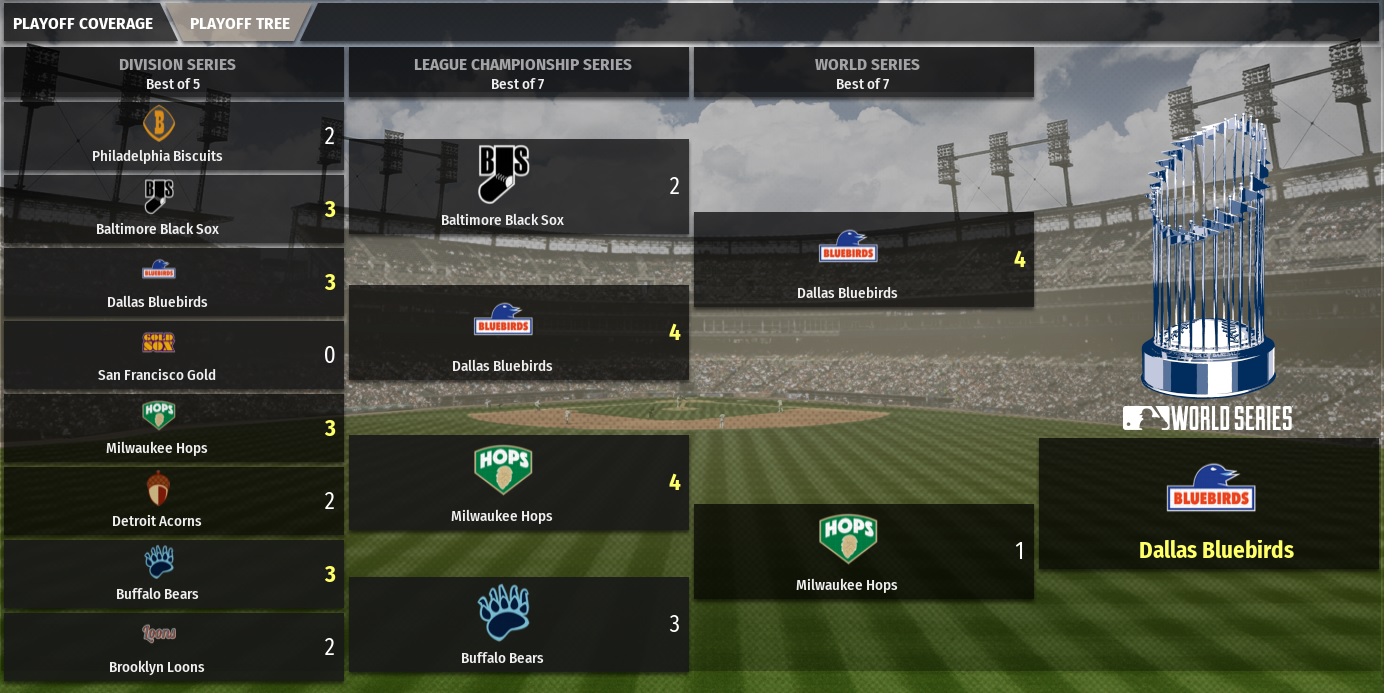Select Buffalo Bears in the Division Series

click(173, 574)
